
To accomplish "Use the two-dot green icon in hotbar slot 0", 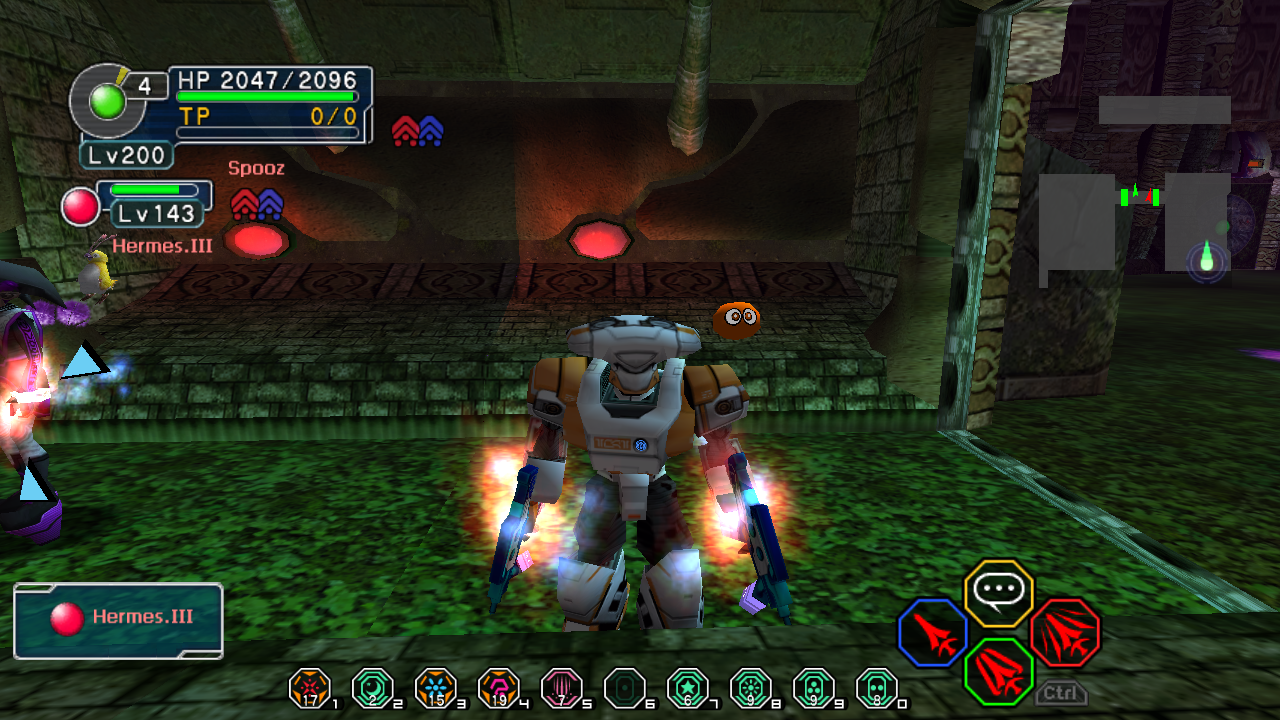I will pos(876,687).
